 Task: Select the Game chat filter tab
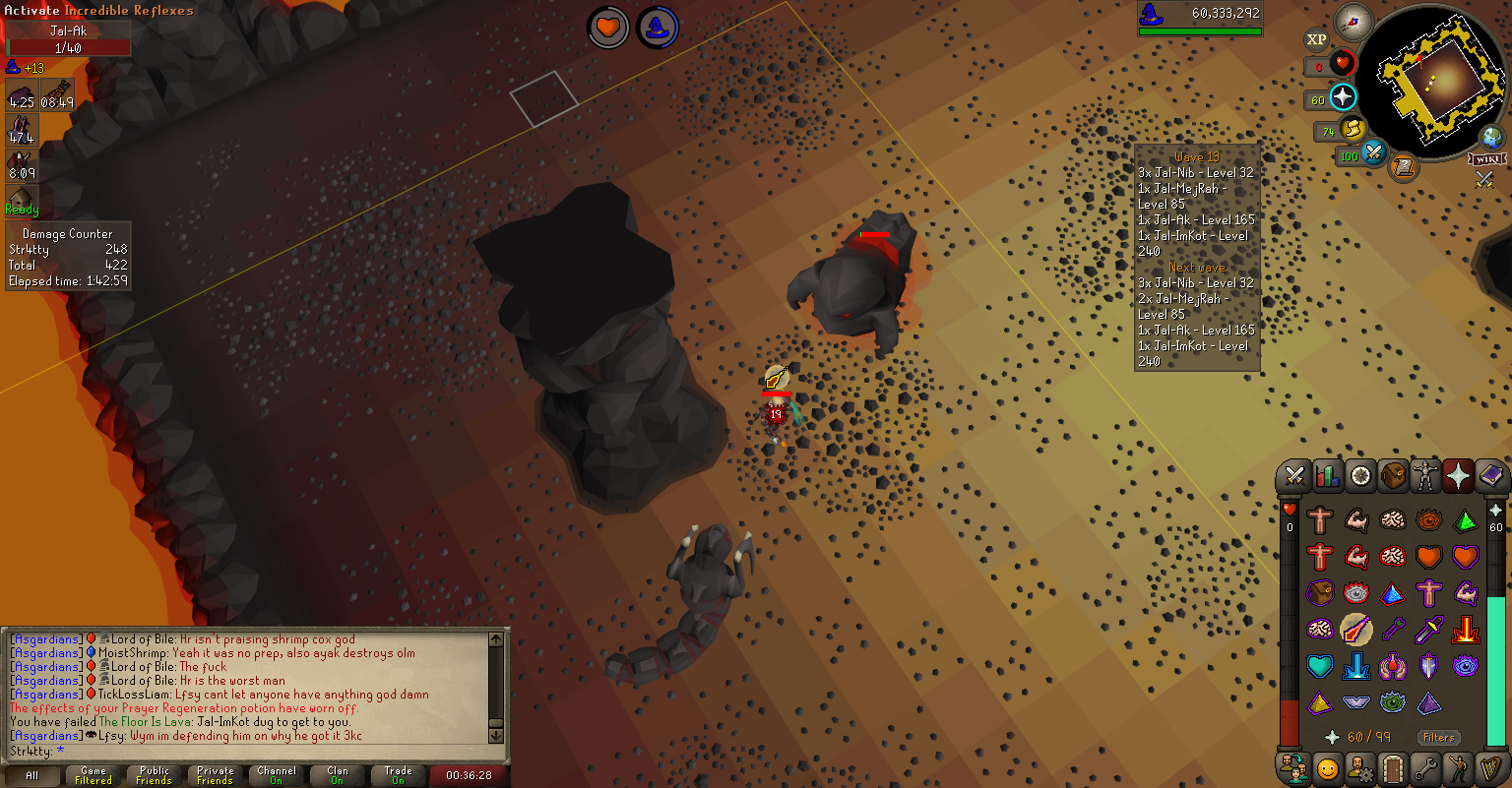tap(94, 775)
